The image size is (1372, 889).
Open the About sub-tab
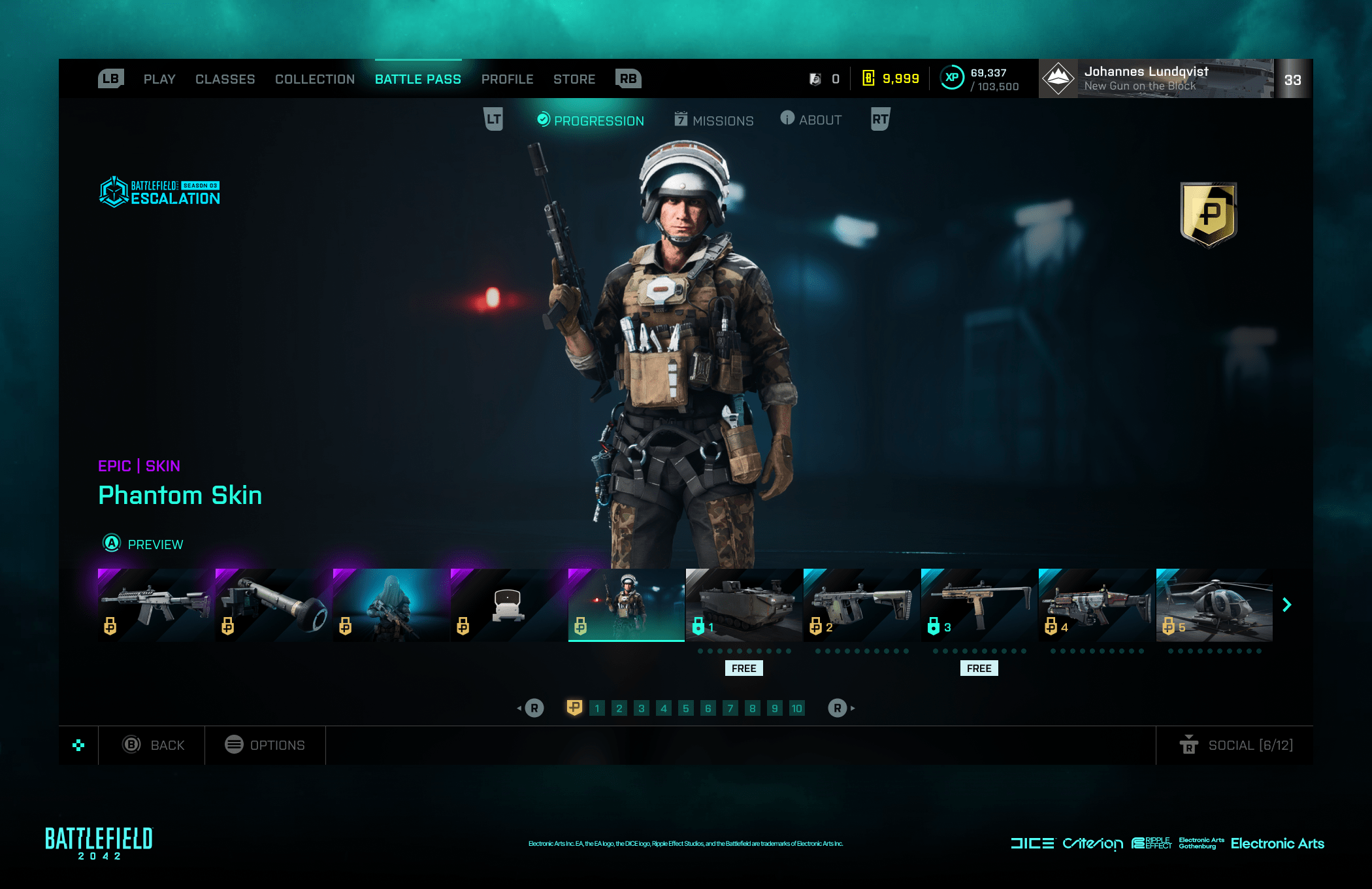[811, 120]
